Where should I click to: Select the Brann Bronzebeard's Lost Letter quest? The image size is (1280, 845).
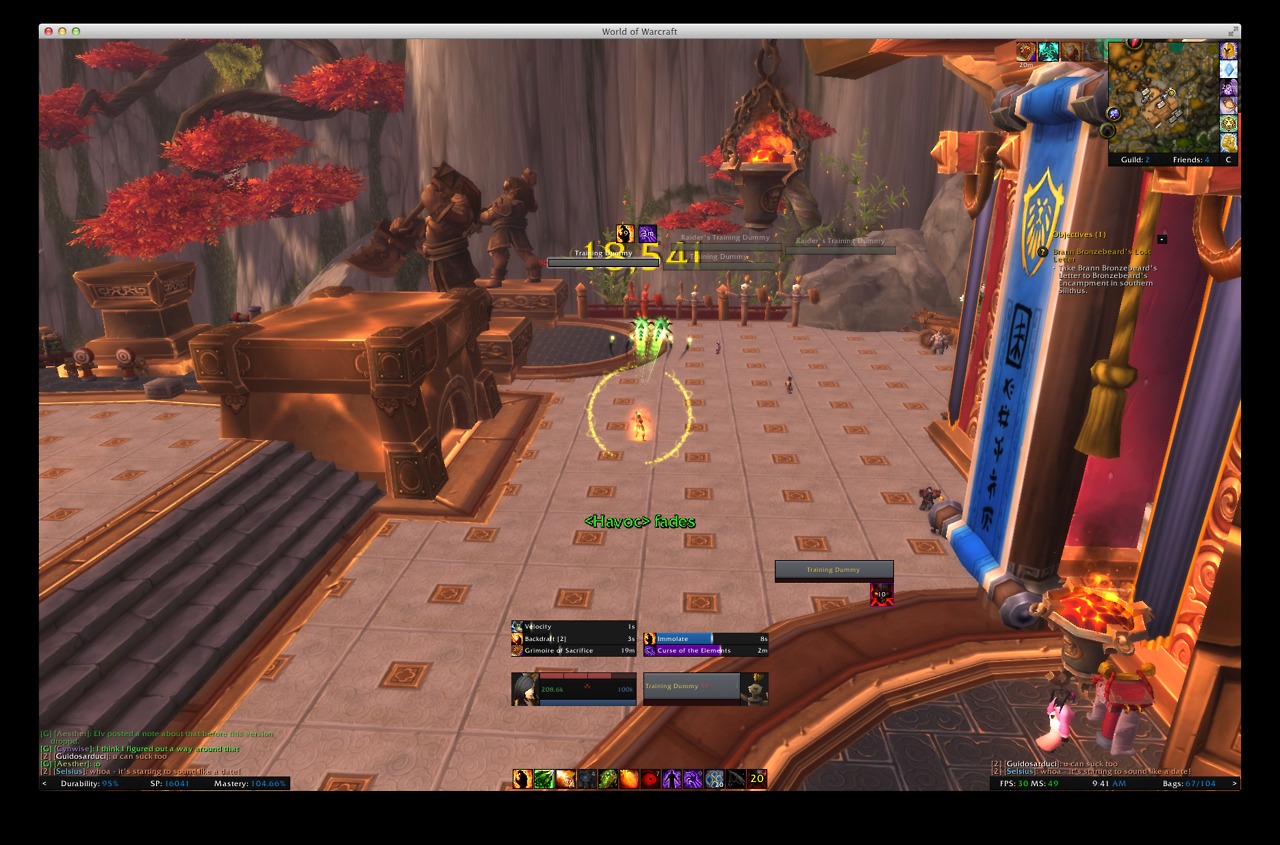1102,255
